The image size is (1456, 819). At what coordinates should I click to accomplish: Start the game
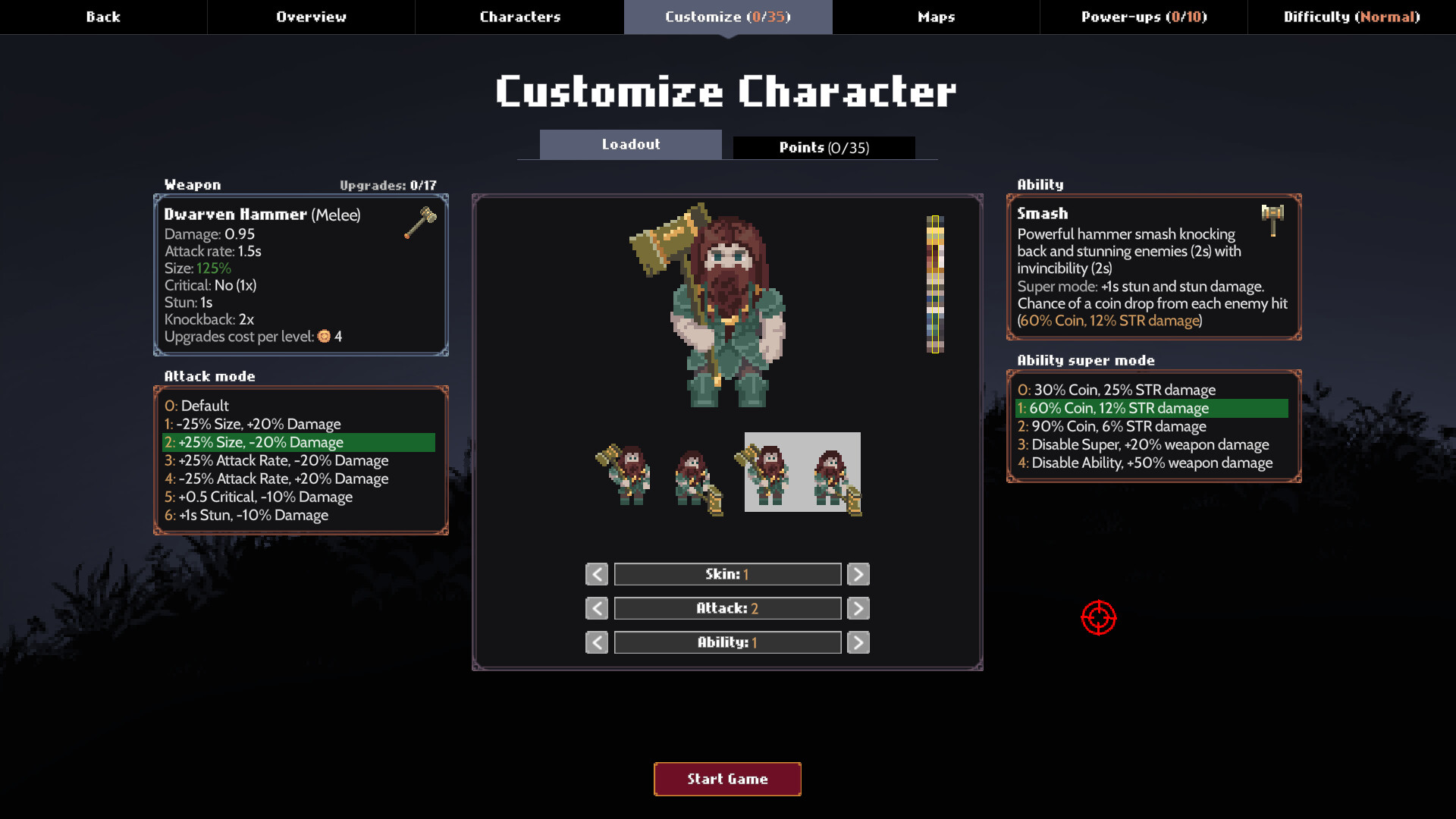(727, 779)
